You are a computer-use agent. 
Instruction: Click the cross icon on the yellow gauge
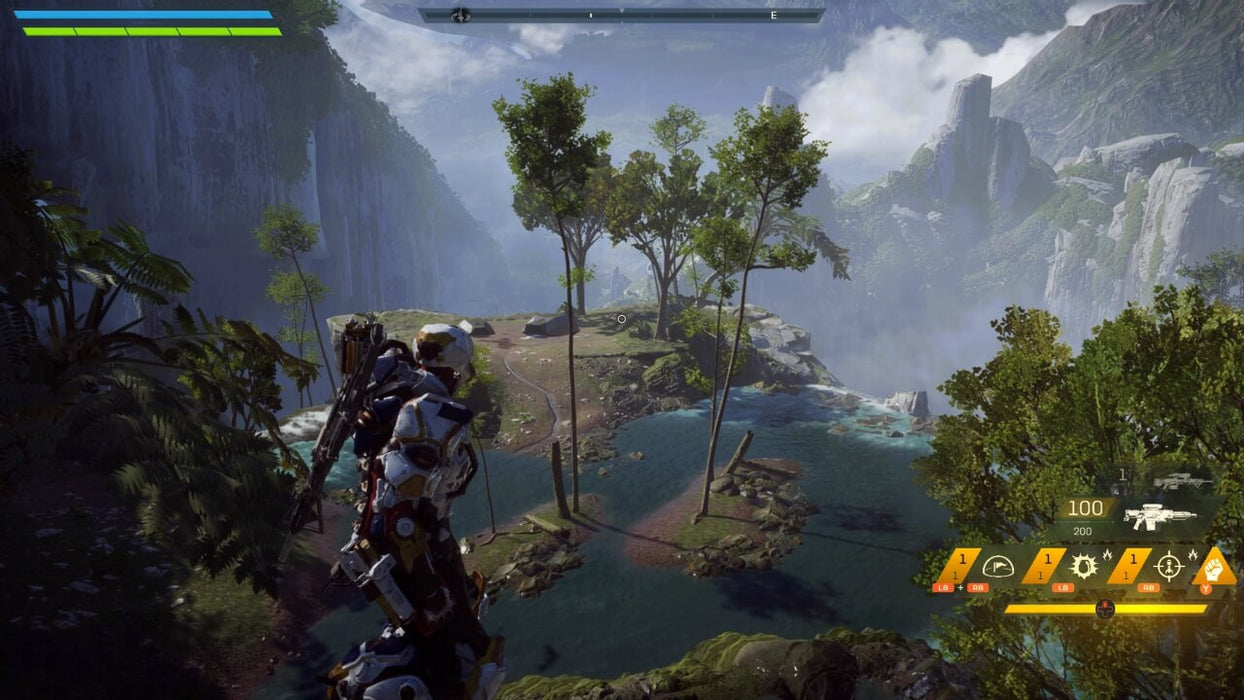point(1105,608)
